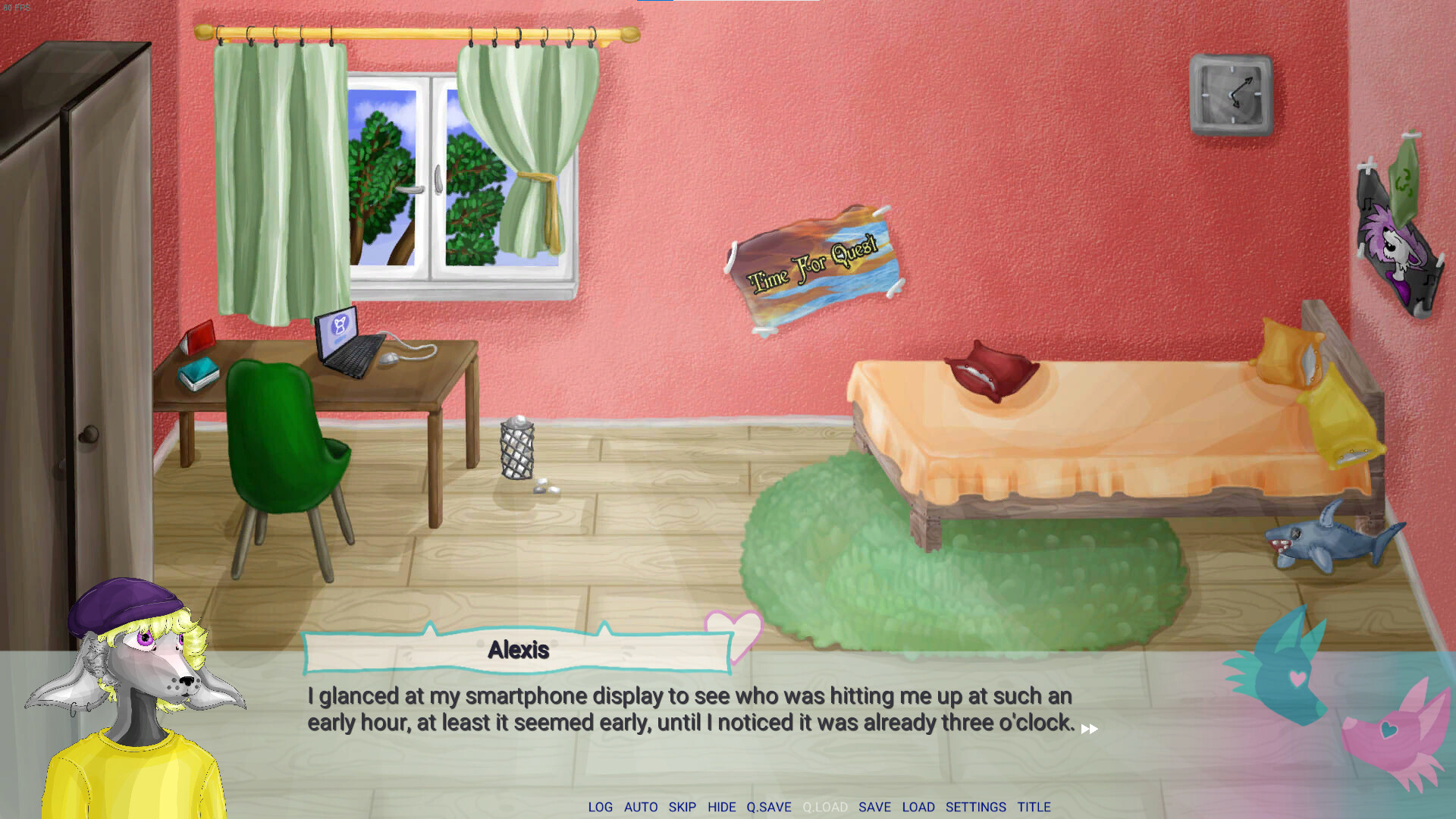HIDE the dialogue box
The height and width of the screenshot is (819, 1456).
[x=720, y=807]
